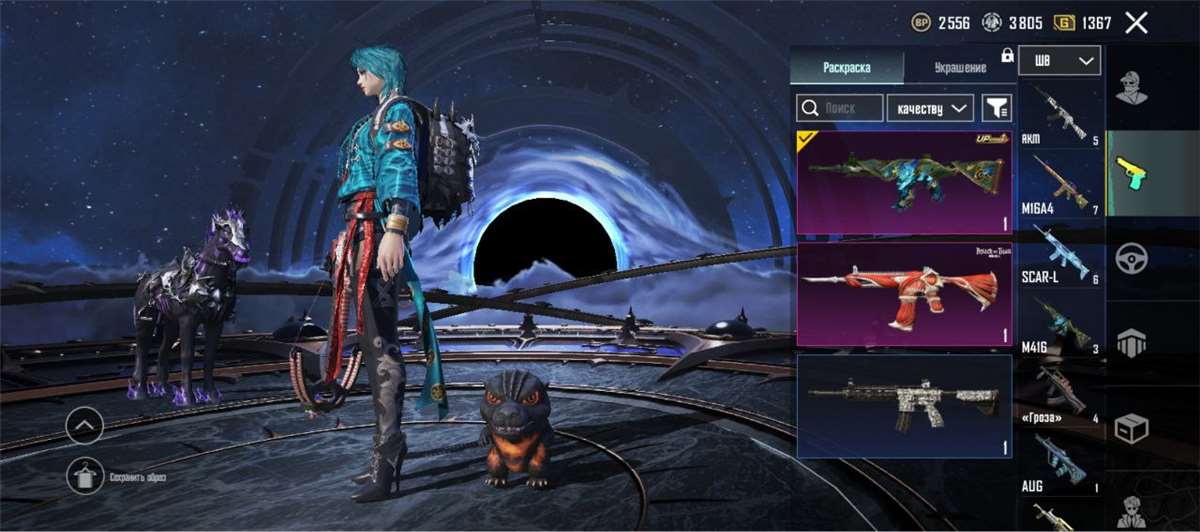Image resolution: width=1200 pixels, height=532 pixels.
Task: Choose the red Attack on Titan skin
Action: [x=904, y=294]
